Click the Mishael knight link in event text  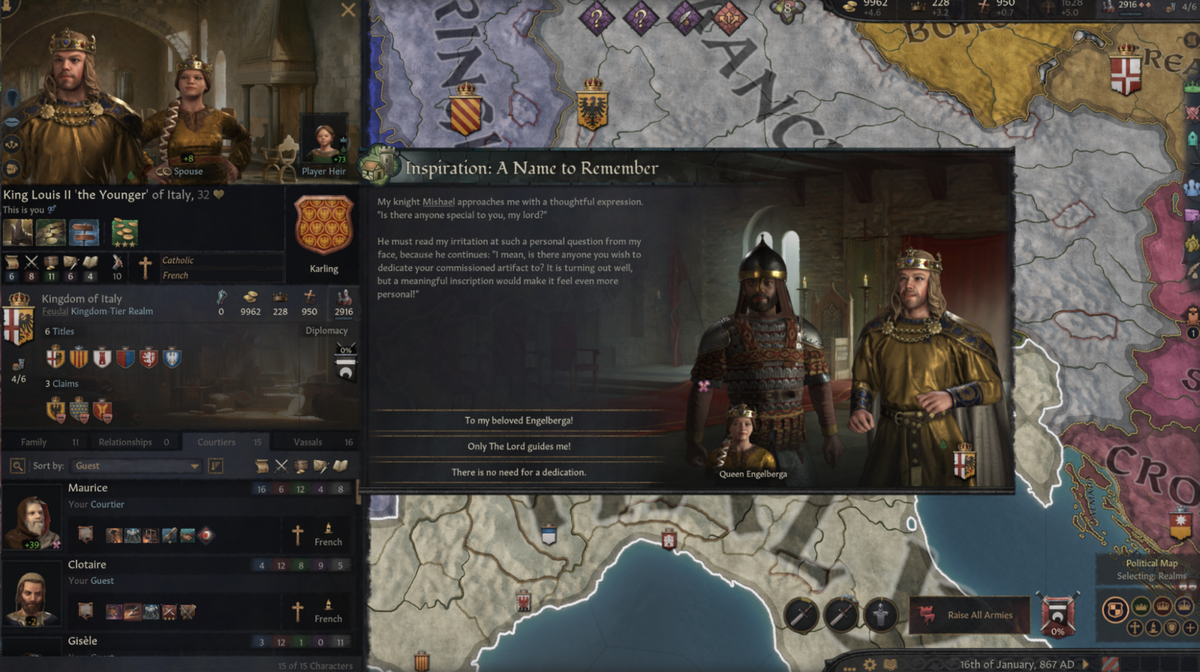point(439,202)
